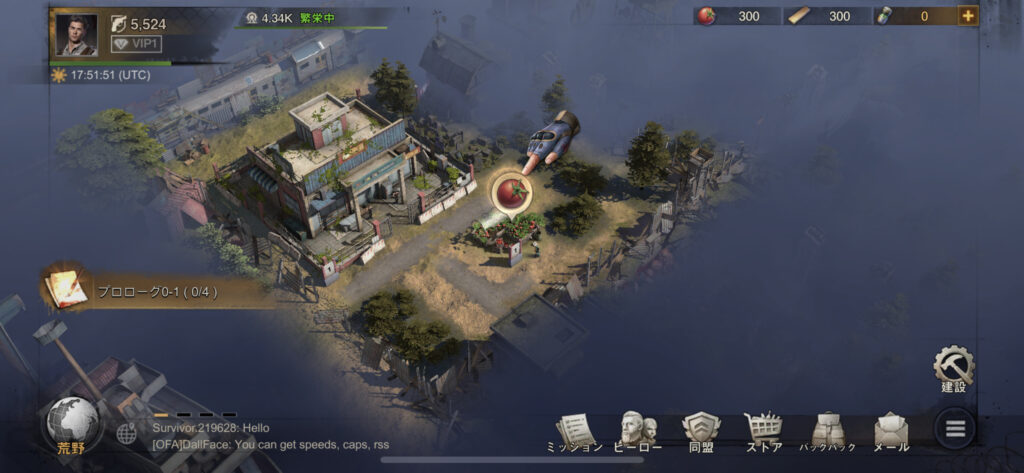
Task: Open the commander portrait profile
Action: pos(76,34)
